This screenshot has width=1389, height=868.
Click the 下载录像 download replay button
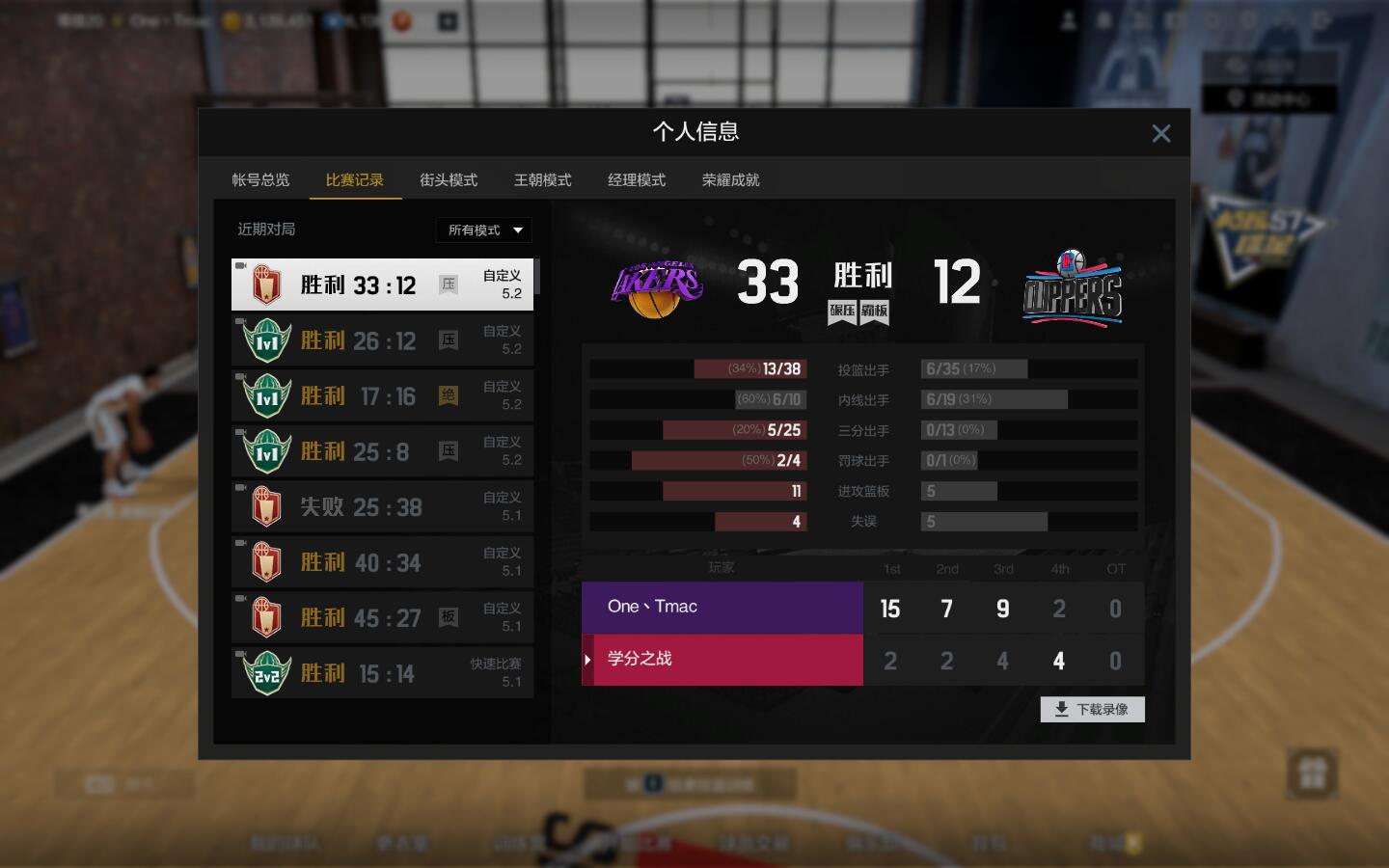[1092, 710]
